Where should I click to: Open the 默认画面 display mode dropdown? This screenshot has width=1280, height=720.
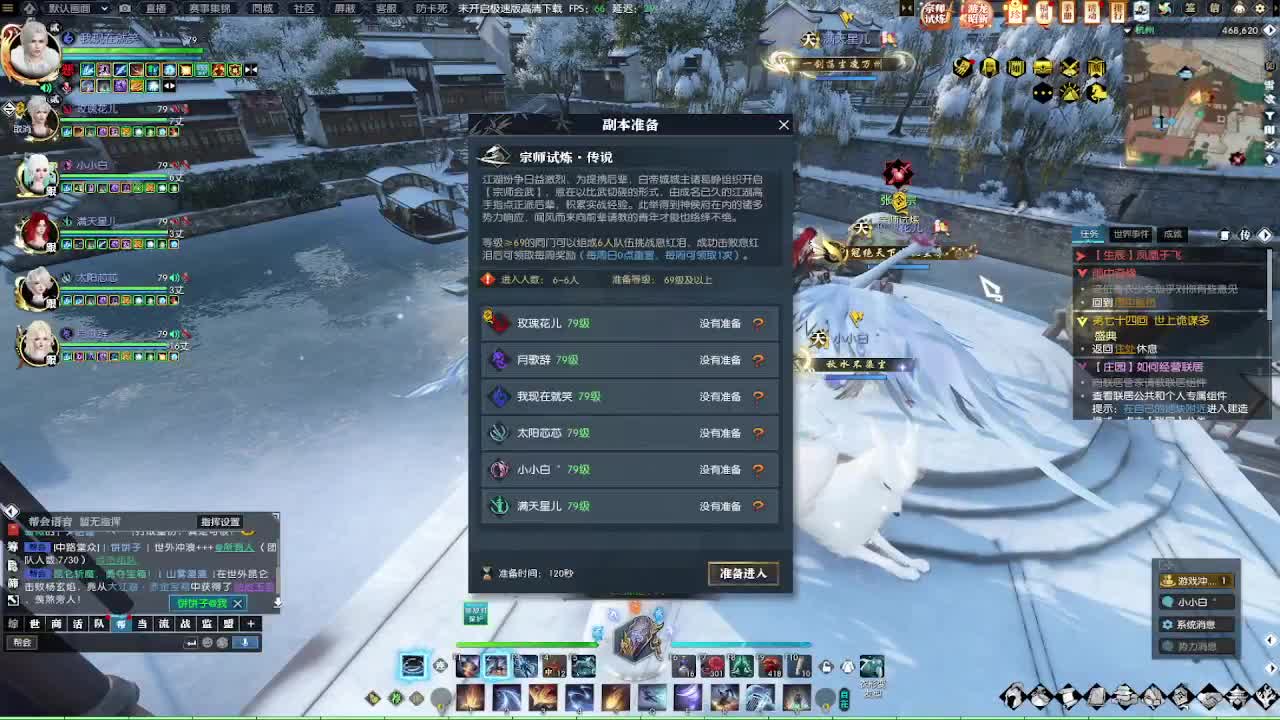click(104, 9)
